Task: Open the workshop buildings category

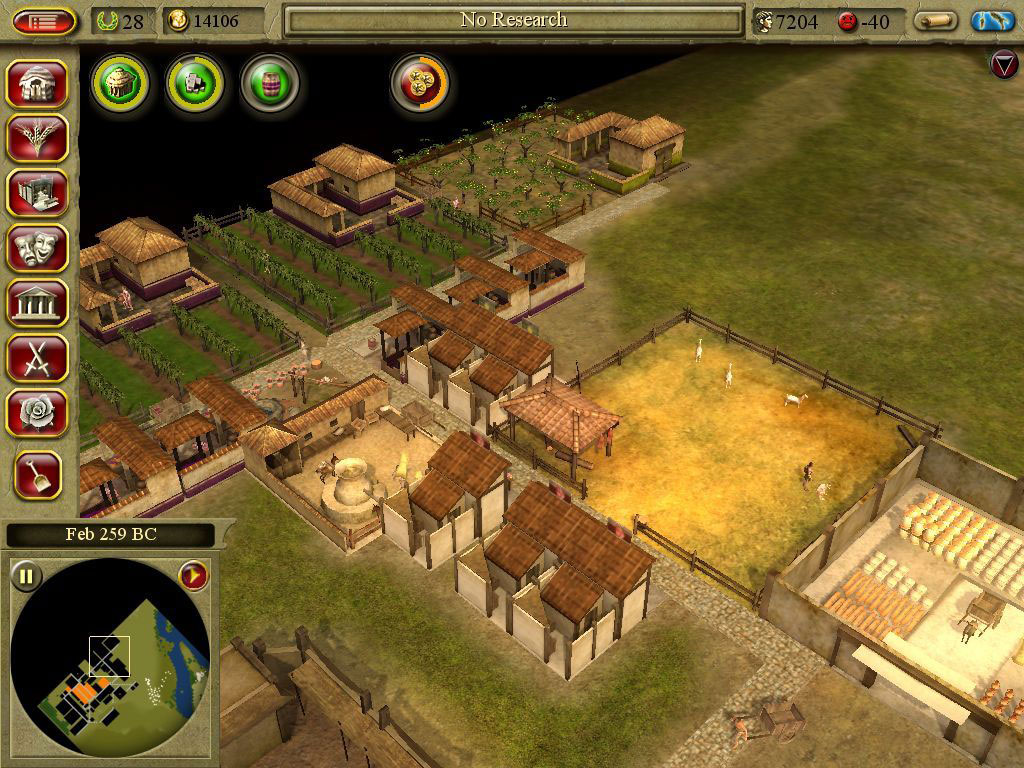Action: (39, 192)
